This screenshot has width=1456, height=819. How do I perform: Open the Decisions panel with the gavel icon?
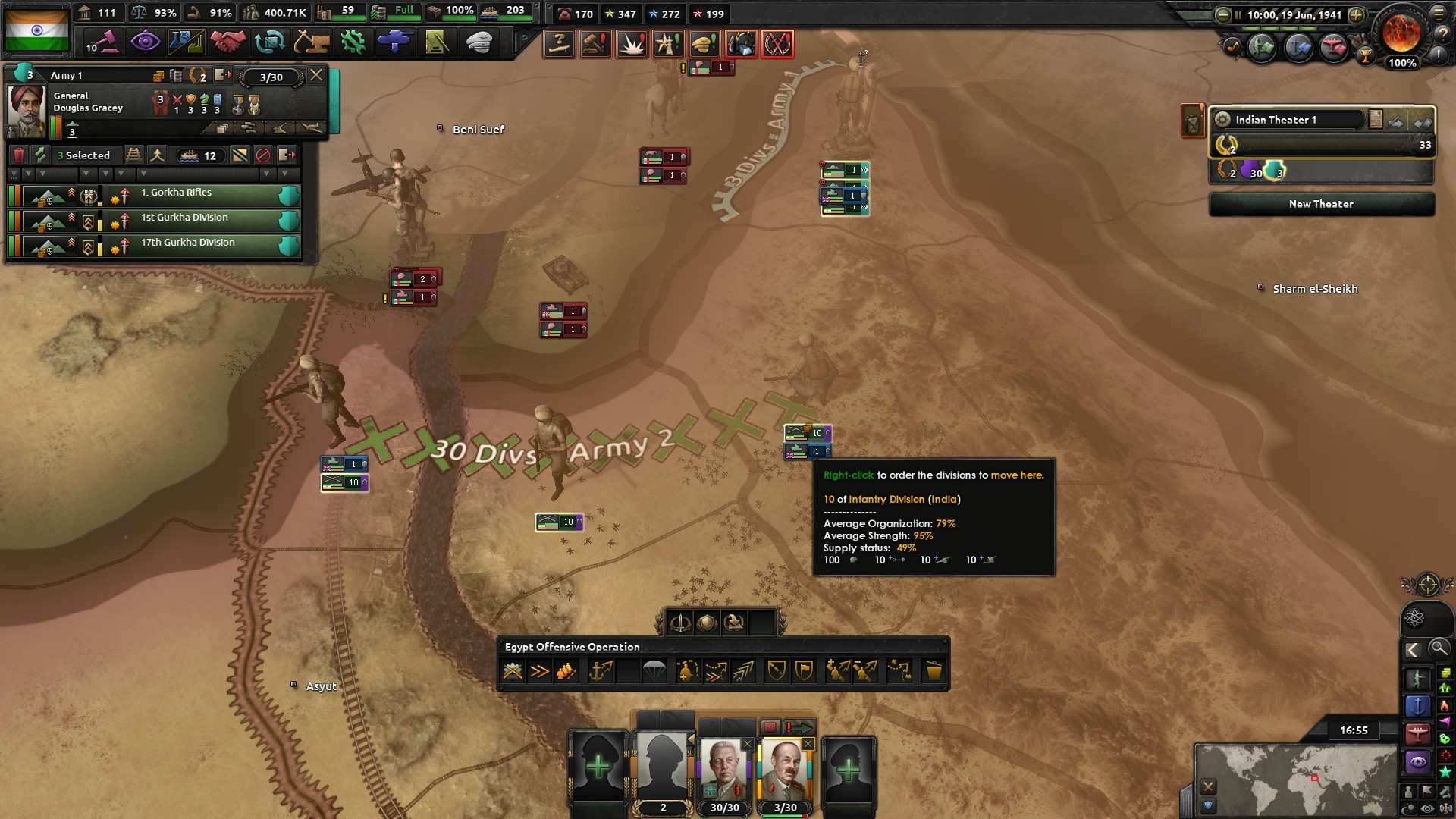tap(104, 42)
